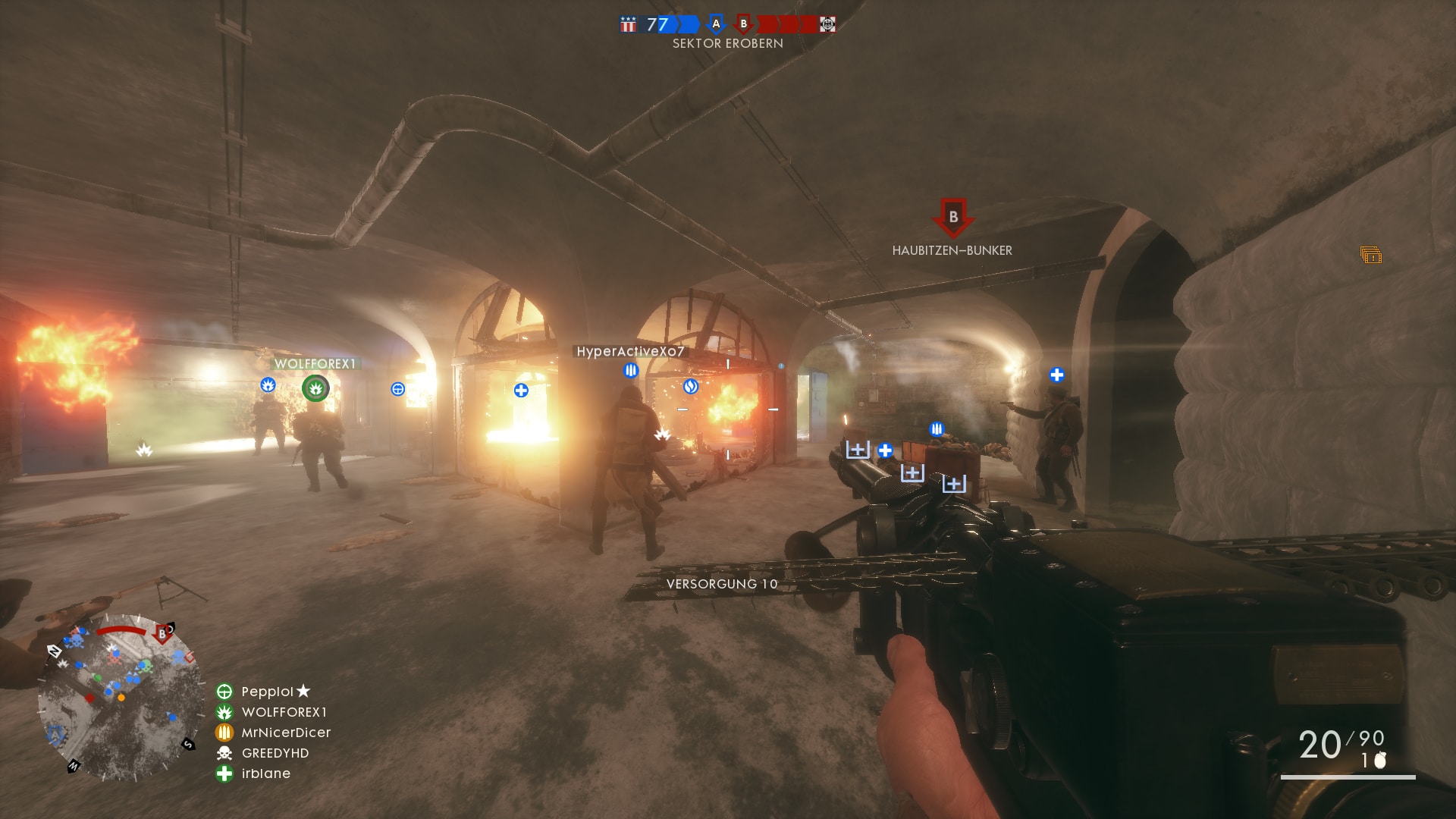Select squad member Pepplol in the list
Screen dimensions: 1456x819
coord(267,692)
